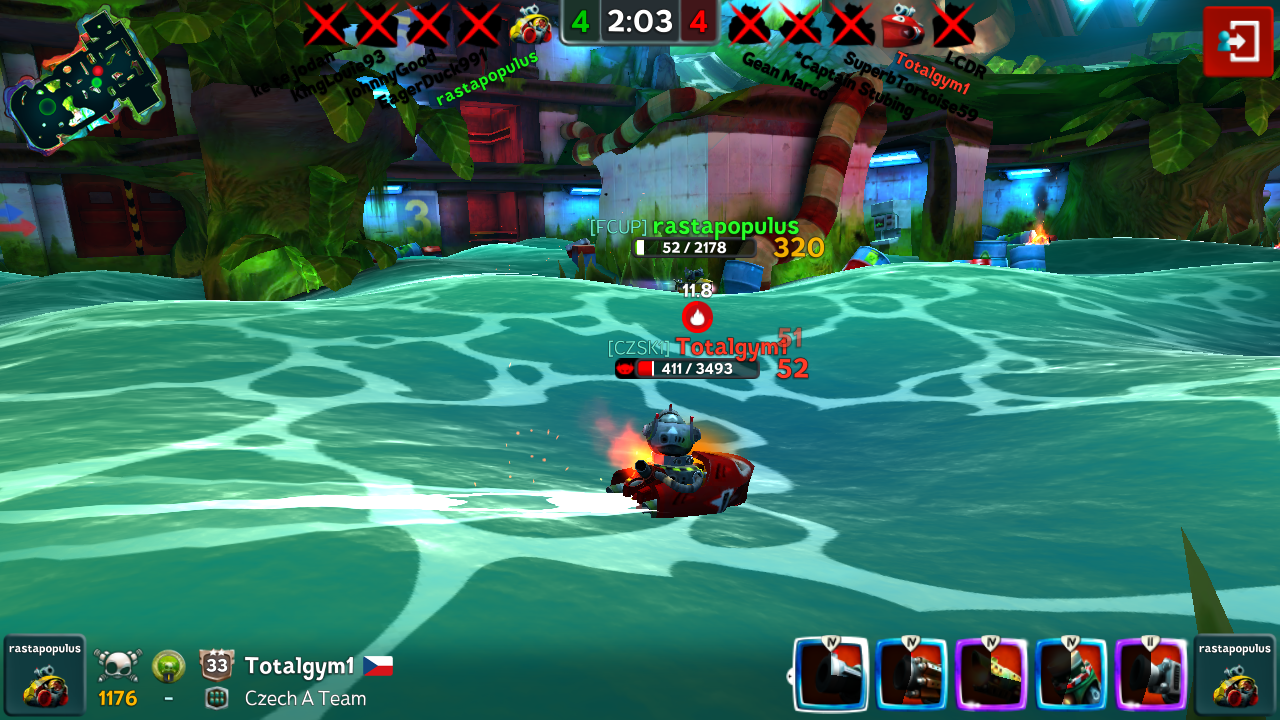This screenshot has width=1280, height=720.
Task: Select the purple-framed mark II cannon slot
Action: click(1151, 674)
